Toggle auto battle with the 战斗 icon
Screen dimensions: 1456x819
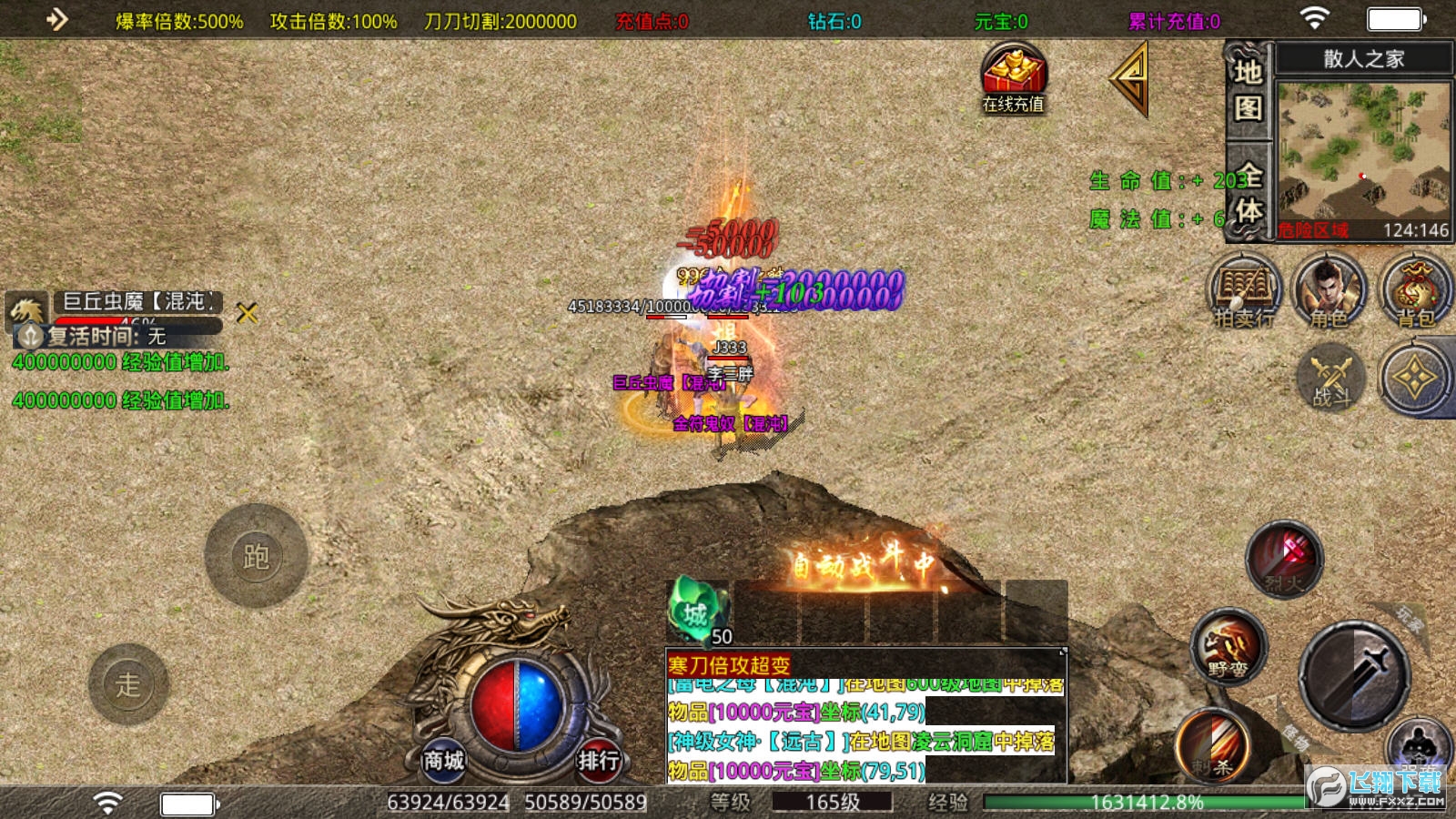[1331, 378]
